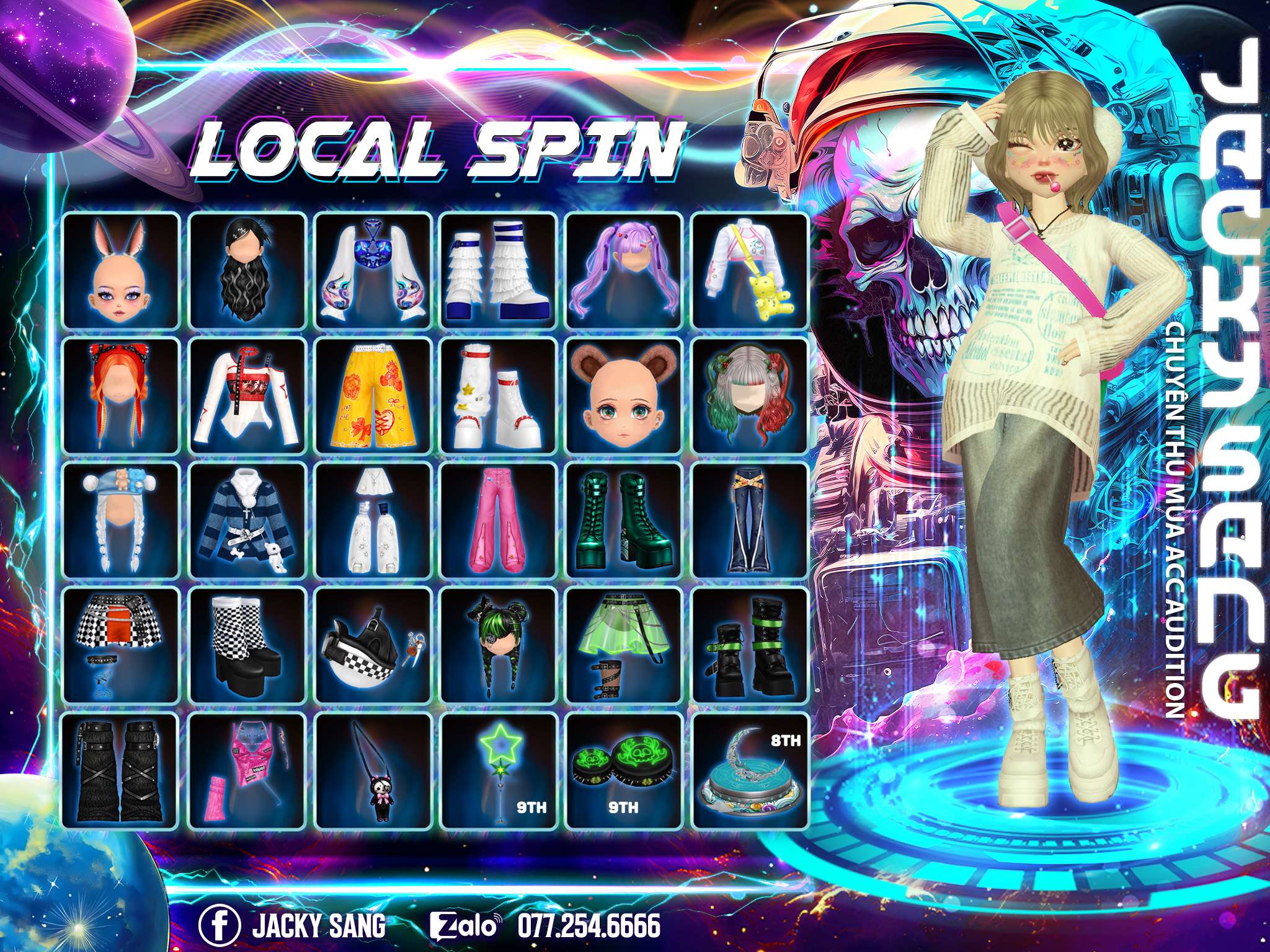Choose the orange hair with red bows
The width and height of the screenshot is (1270, 952).
(x=122, y=395)
